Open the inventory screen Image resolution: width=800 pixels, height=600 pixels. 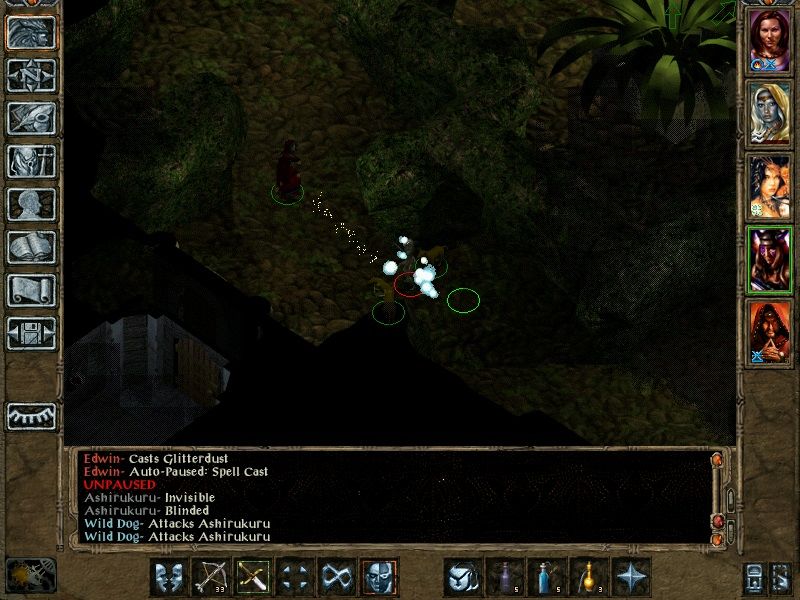[x=31, y=161]
